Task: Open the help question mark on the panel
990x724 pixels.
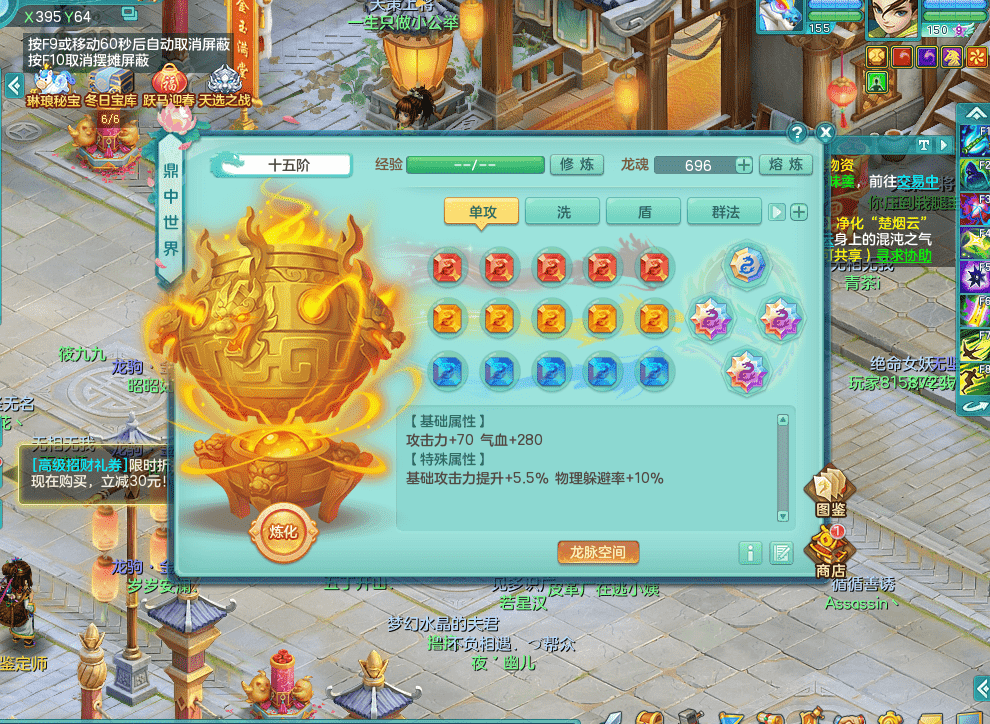Action: click(x=797, y=132)
